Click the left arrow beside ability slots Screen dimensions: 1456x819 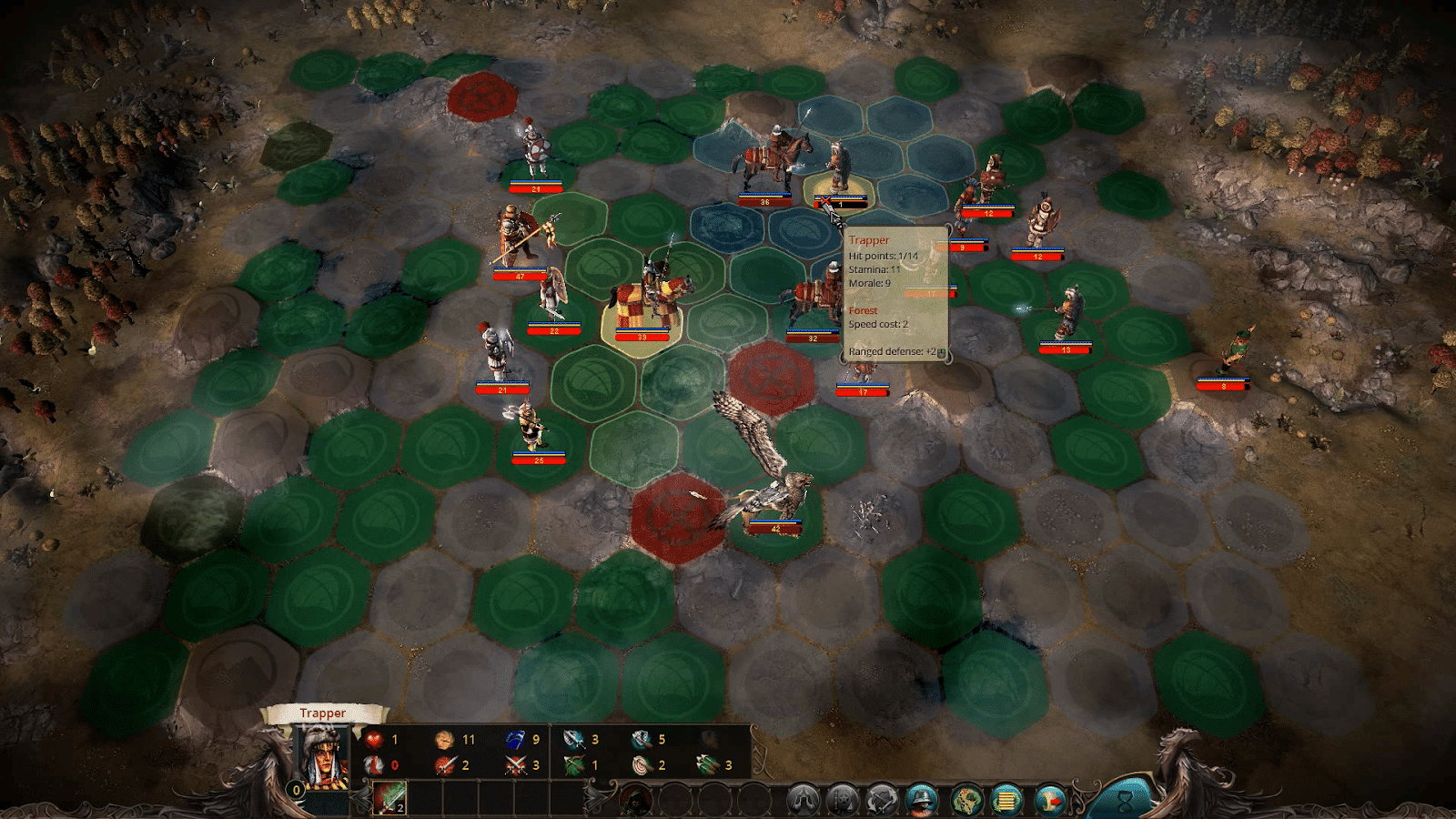[x=360, y=799]
